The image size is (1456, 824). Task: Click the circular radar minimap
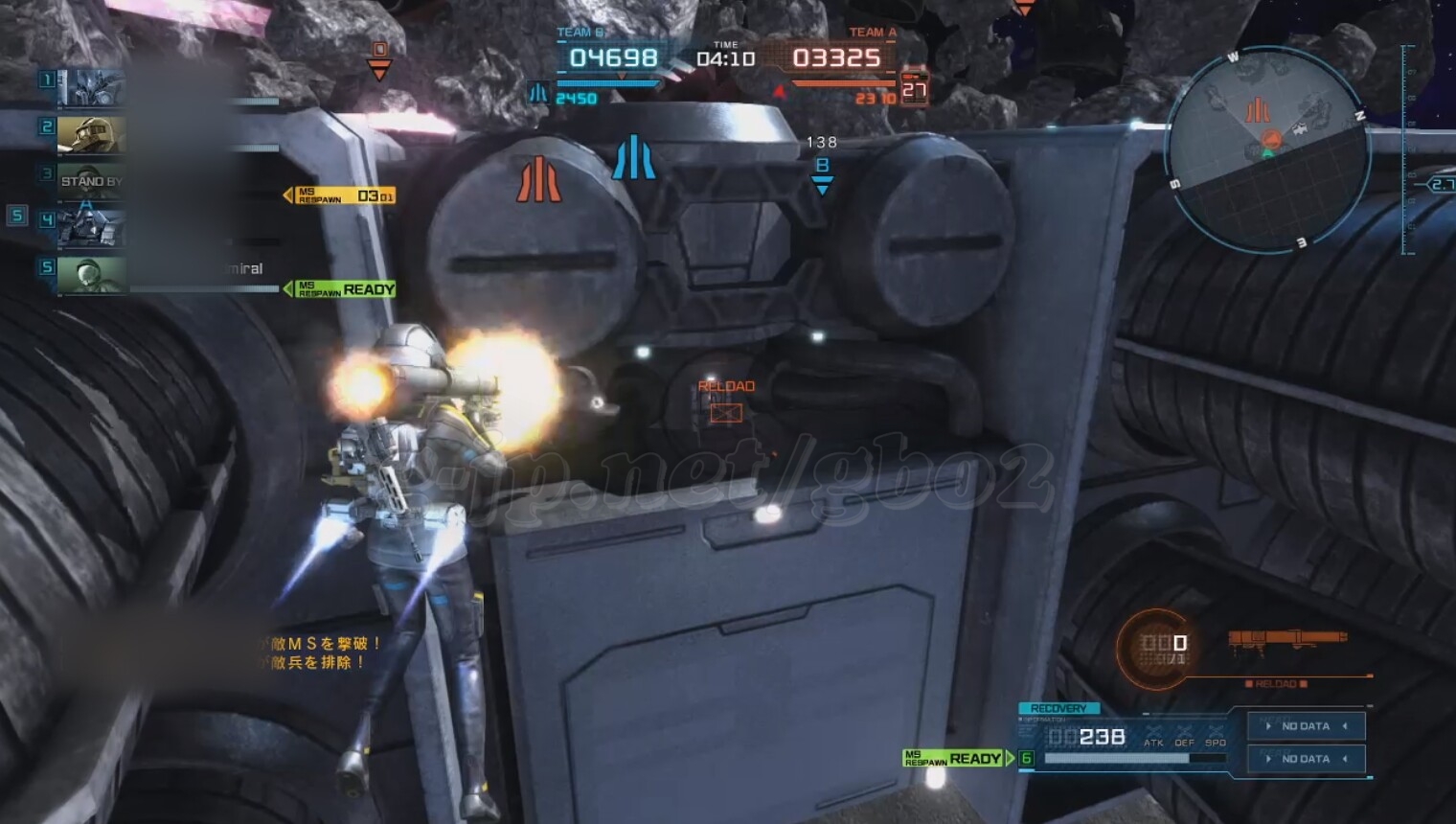tap(1268, 149)
